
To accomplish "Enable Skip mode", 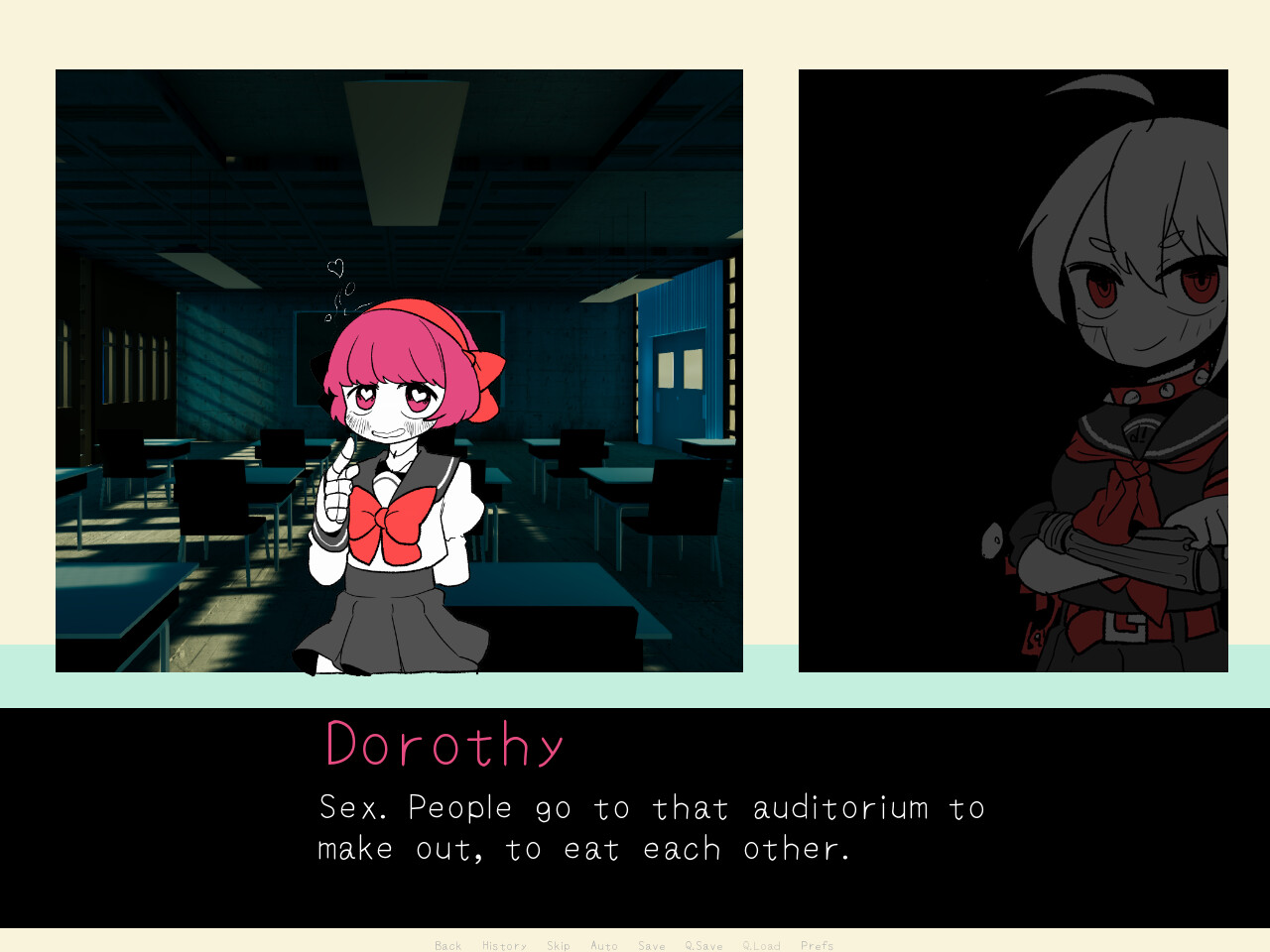I will [559, 945].
